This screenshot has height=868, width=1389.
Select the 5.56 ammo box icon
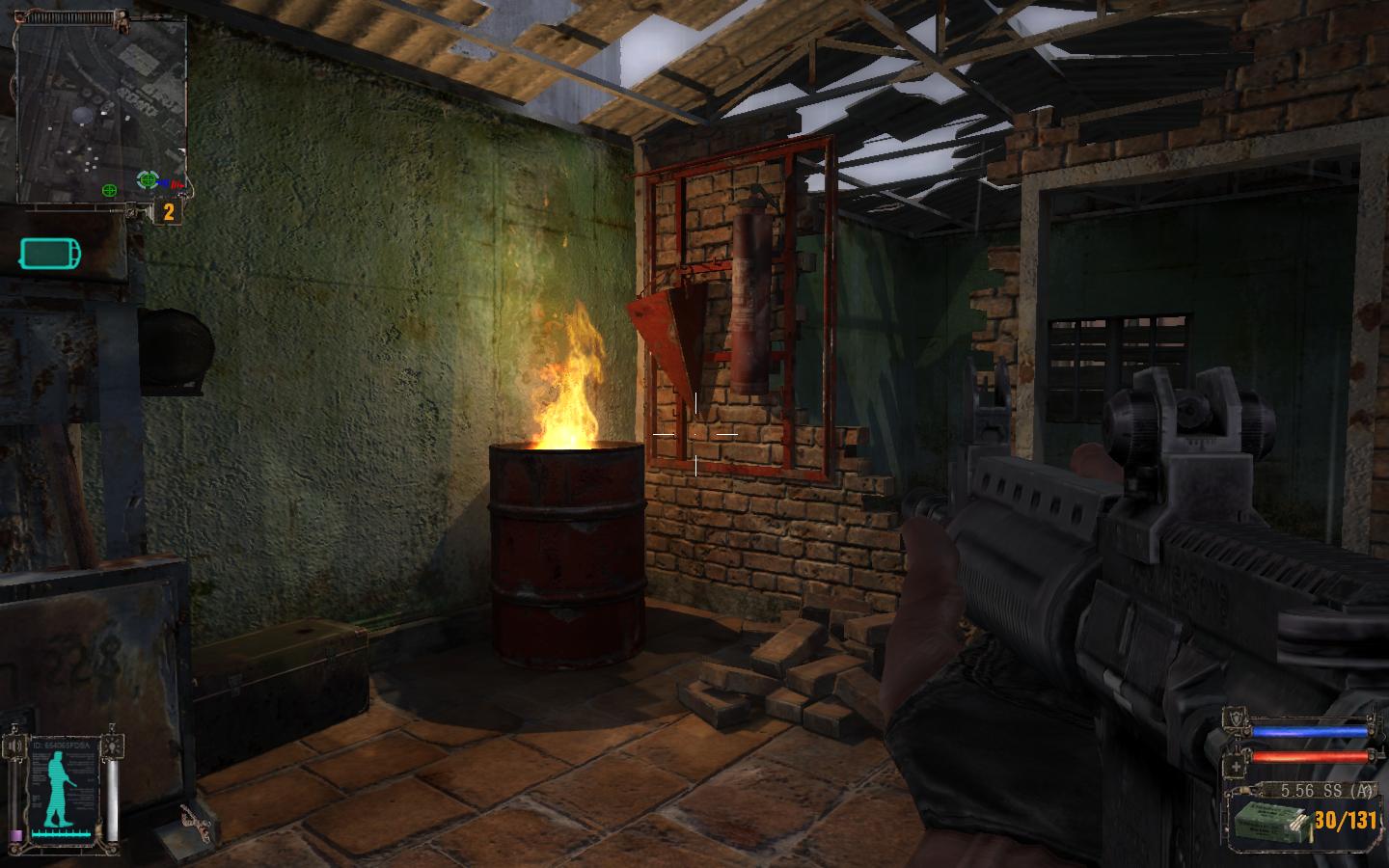coord(1269,822)
